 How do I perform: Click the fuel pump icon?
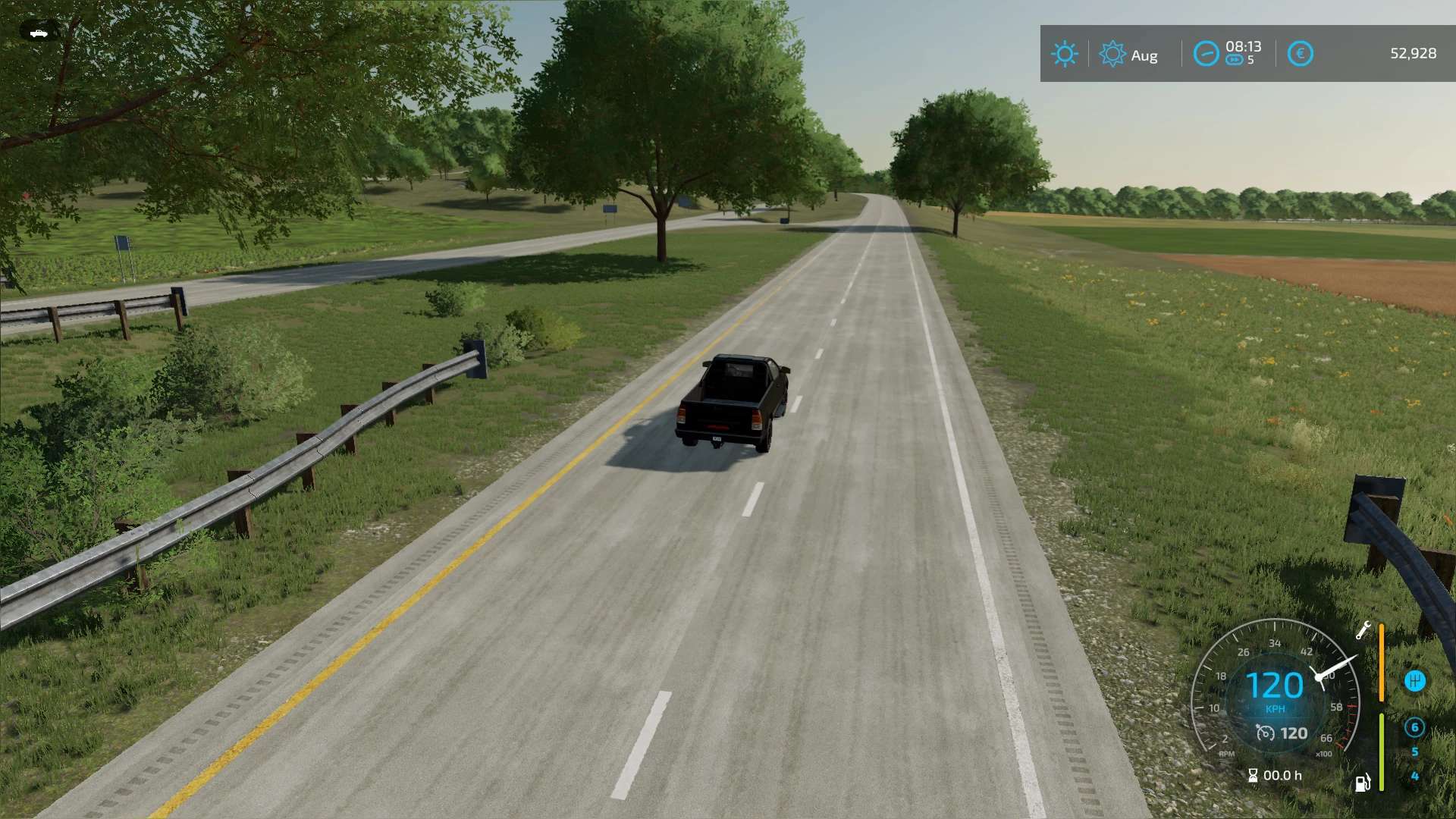1363,783
